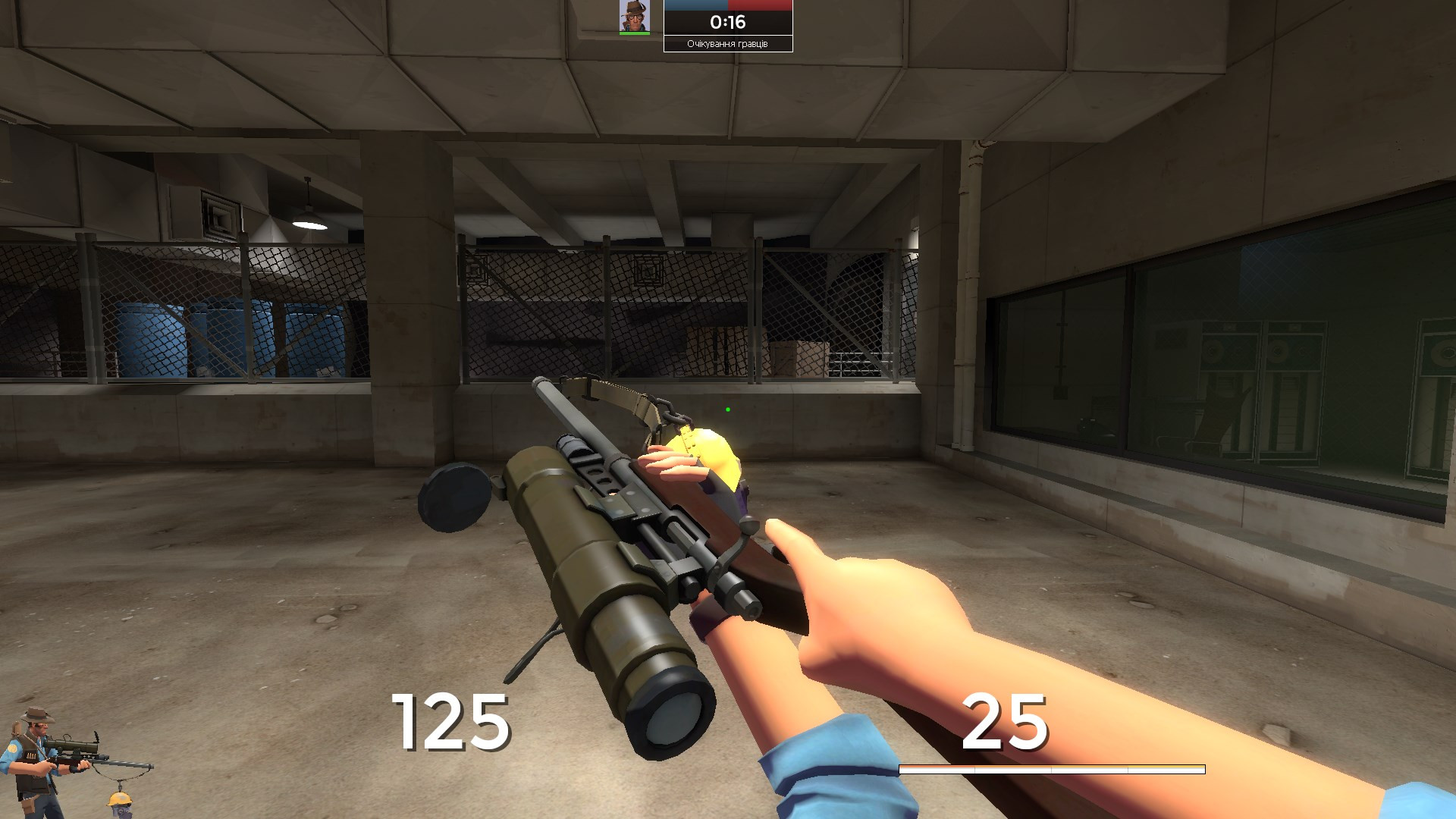Screen dimensions: 1456x819
Task: Click the green health bar under the portrait
Action: 635,32
